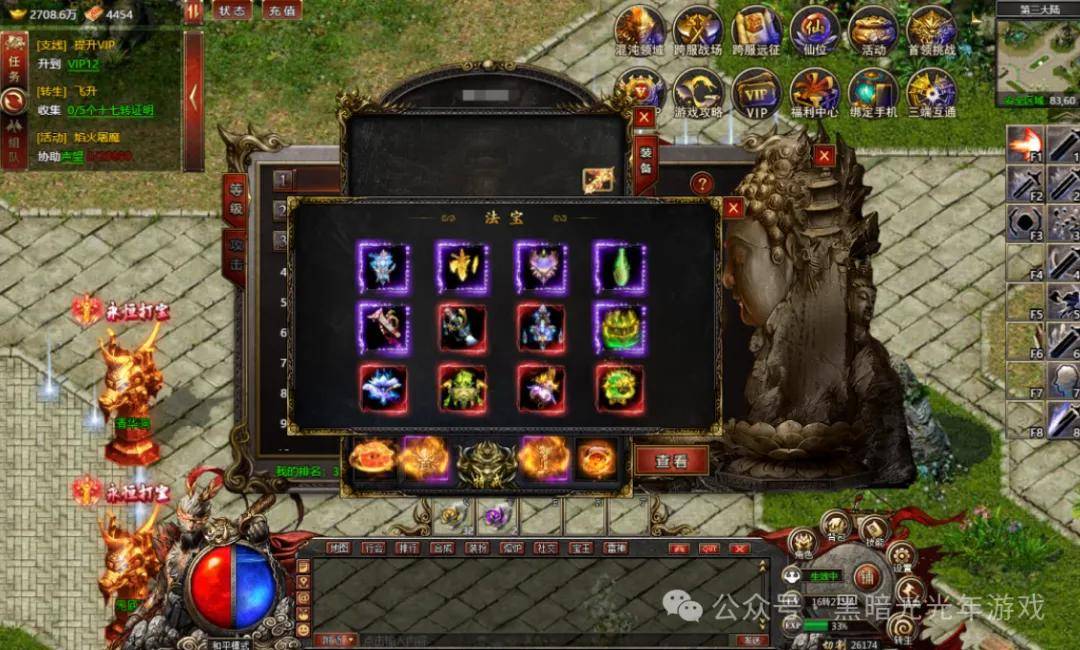The height and width of the screenshot is (650, 1080).
Task: Select the green leaf treasure slot
Action: [620, 268]
